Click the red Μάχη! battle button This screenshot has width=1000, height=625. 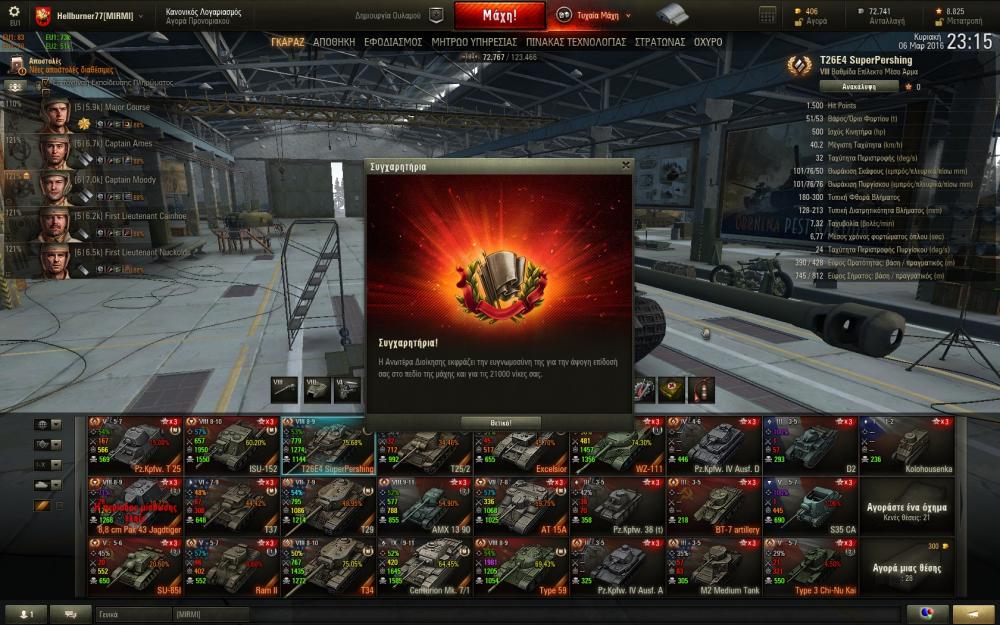click(x=499, y=16)
